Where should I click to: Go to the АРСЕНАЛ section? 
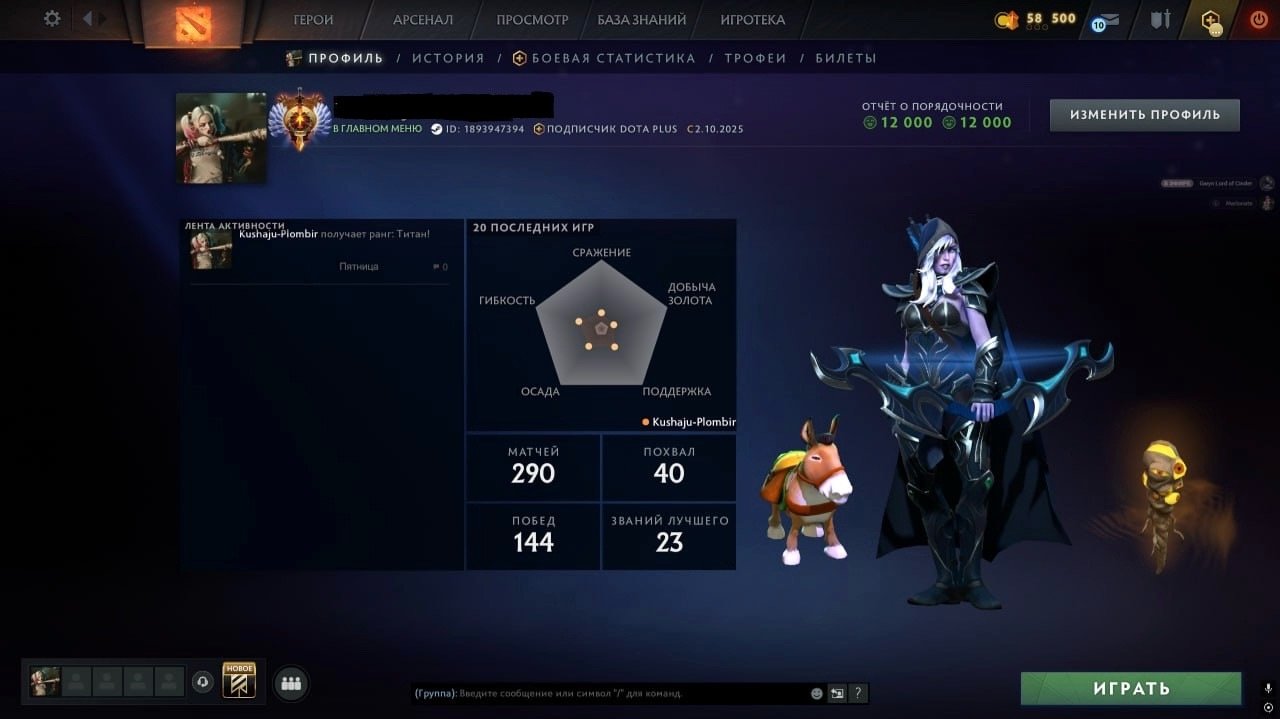(423, 20)
